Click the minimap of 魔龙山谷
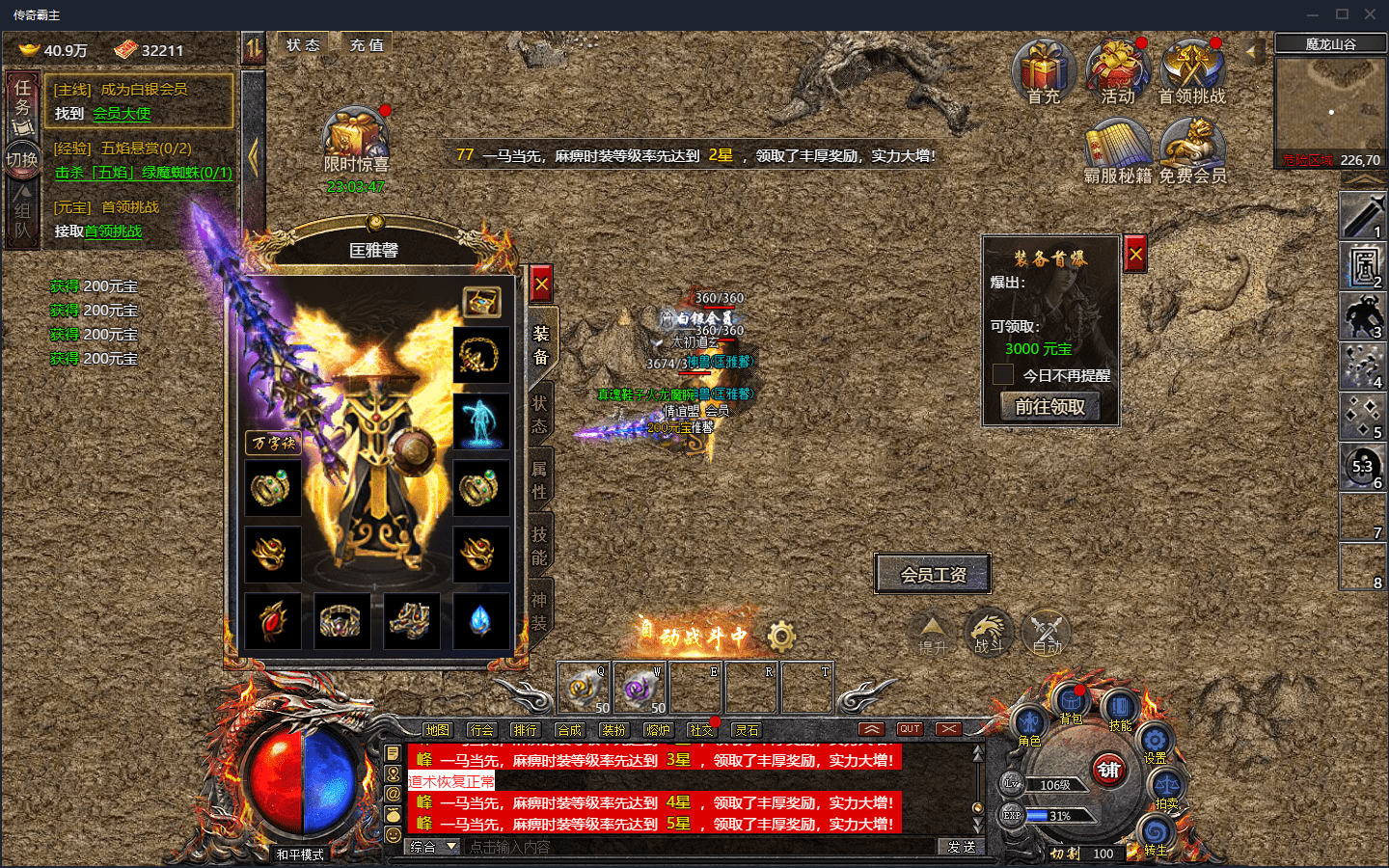Screen dimensions: 1389x868 pyautogui.click(x=1330, y=106)
